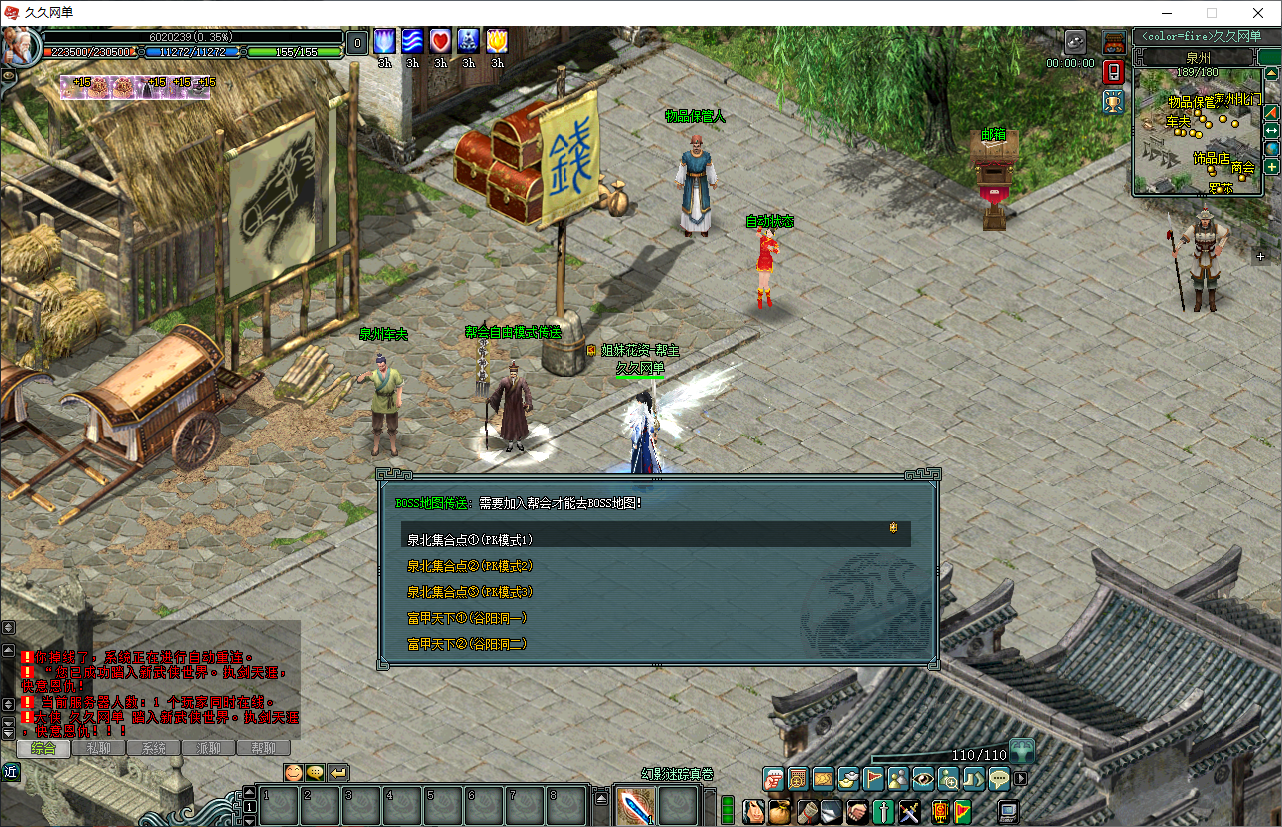Image resolution: width=1282 pixels, height=827 pixels.
Task: Pick the 泉北集合点③ (PK模式3) entry
Action: tap(470, 592)
